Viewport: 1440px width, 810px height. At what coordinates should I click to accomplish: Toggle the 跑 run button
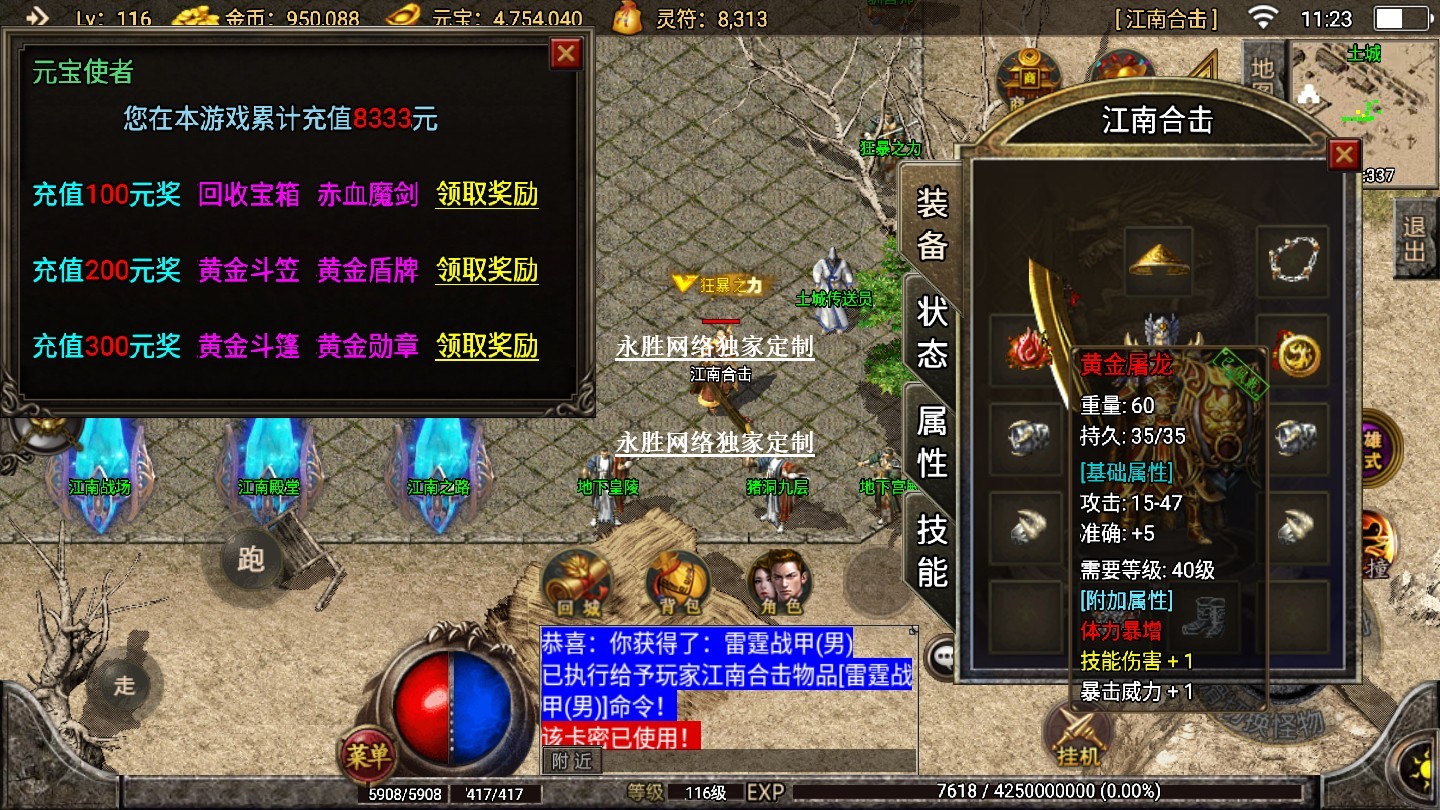[250, 558]
